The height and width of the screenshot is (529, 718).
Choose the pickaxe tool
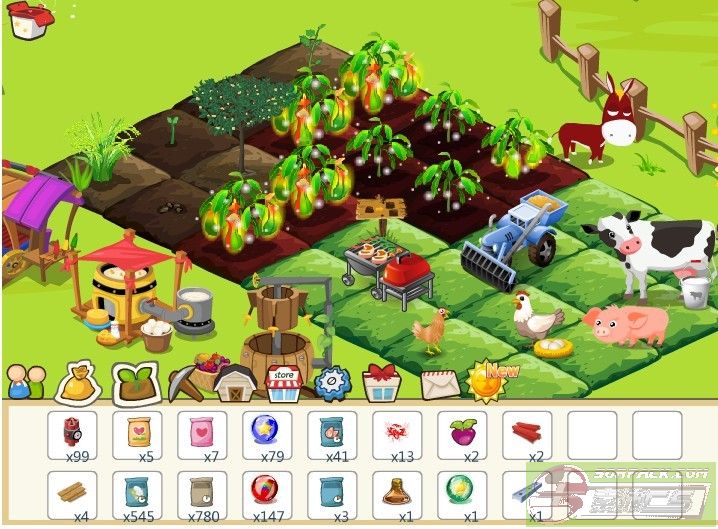[184, 380]
